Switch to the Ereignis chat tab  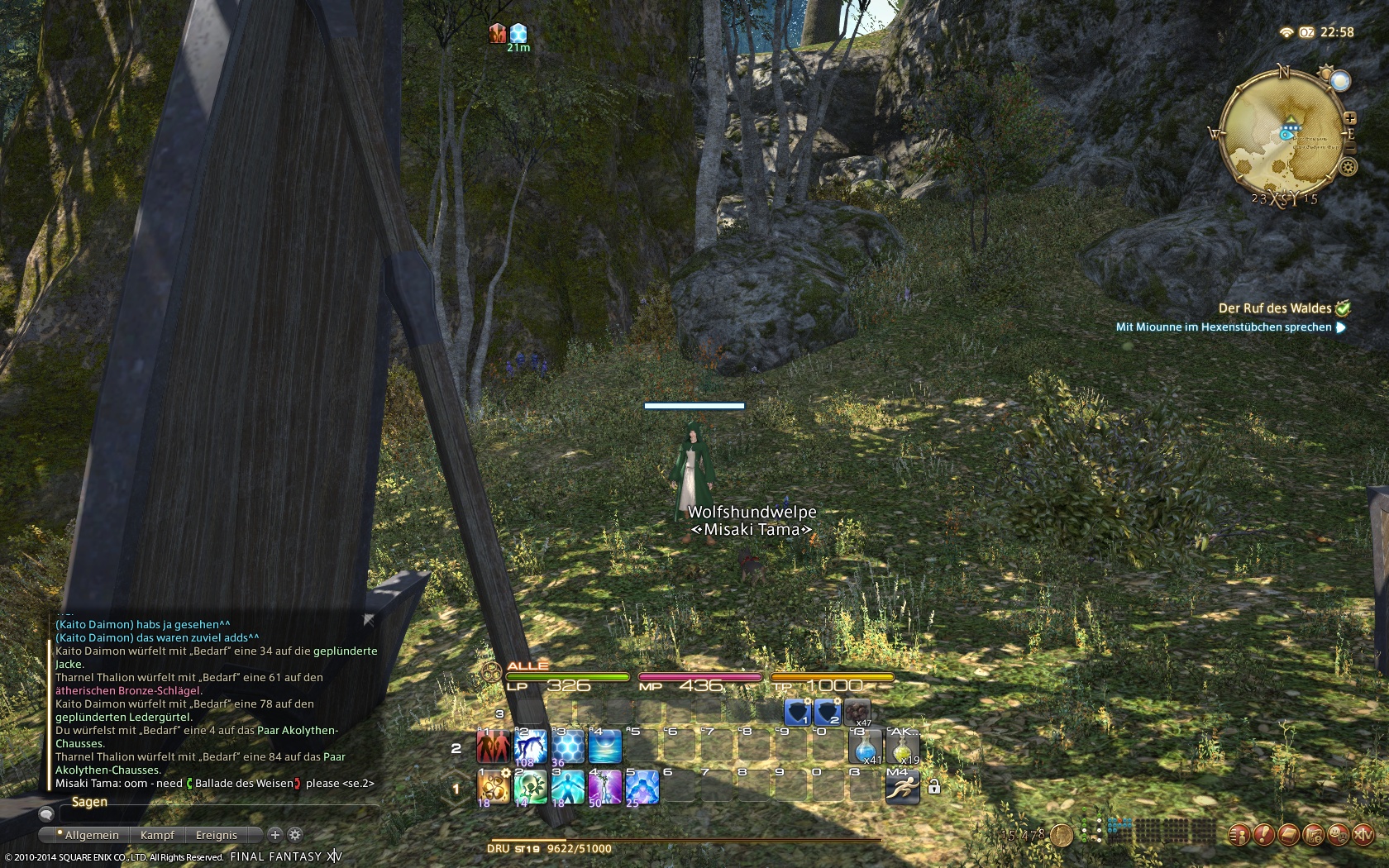click(x=217, y=835)
